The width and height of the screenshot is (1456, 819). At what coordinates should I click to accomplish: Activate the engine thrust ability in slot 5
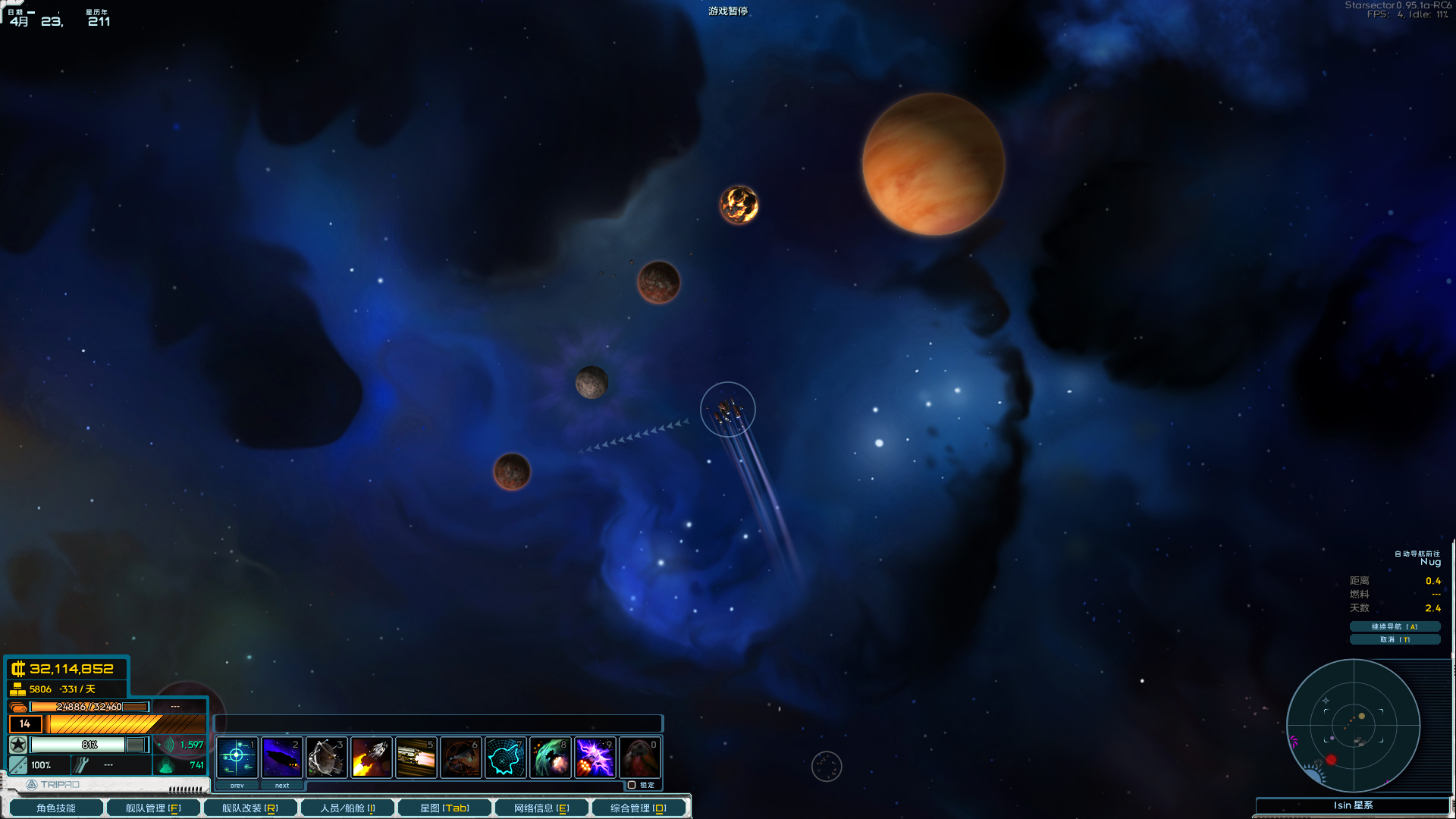[416, 757]
